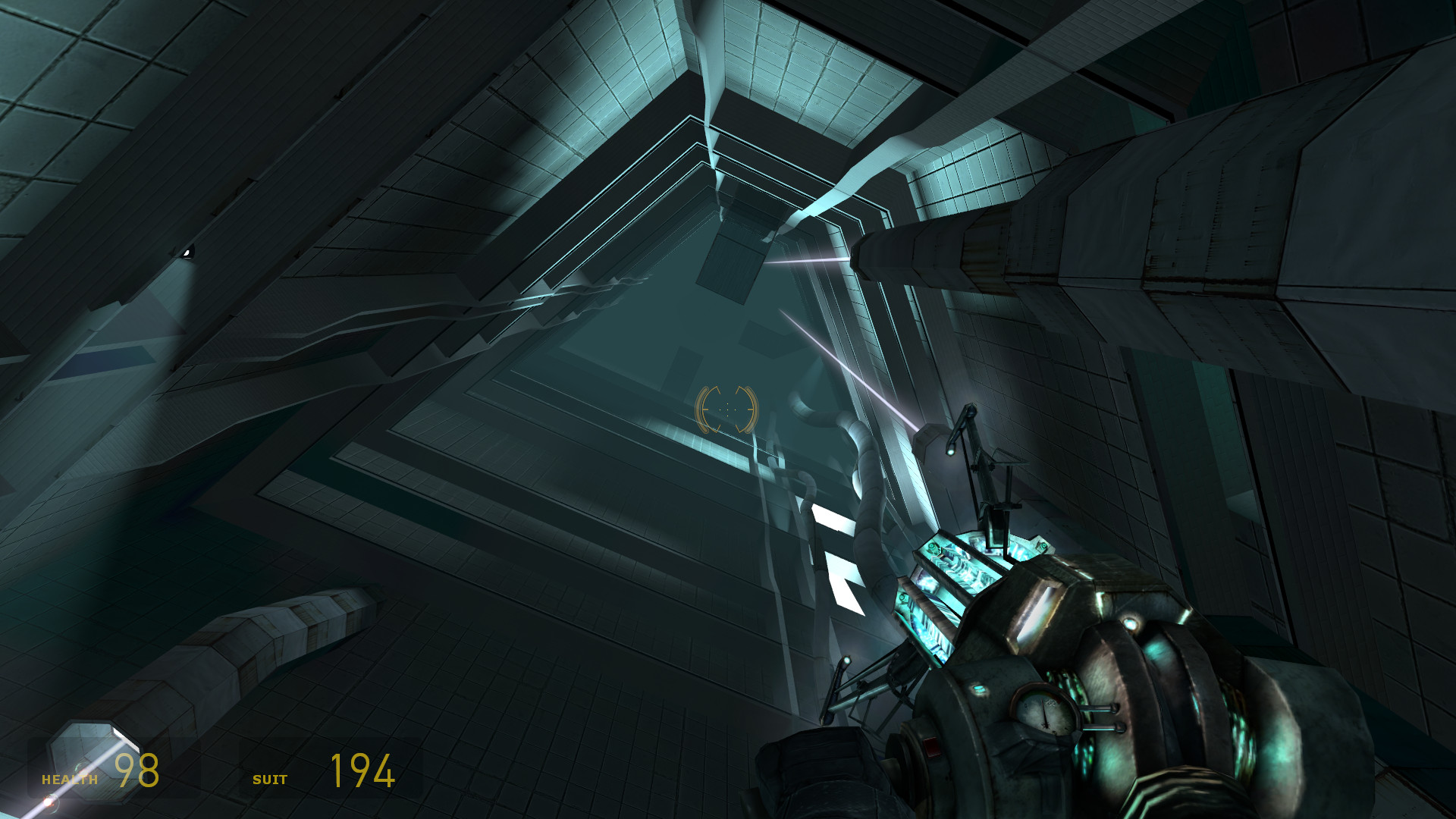Click the dark hatch opening at the top of the shaft

tap(732, 262)
